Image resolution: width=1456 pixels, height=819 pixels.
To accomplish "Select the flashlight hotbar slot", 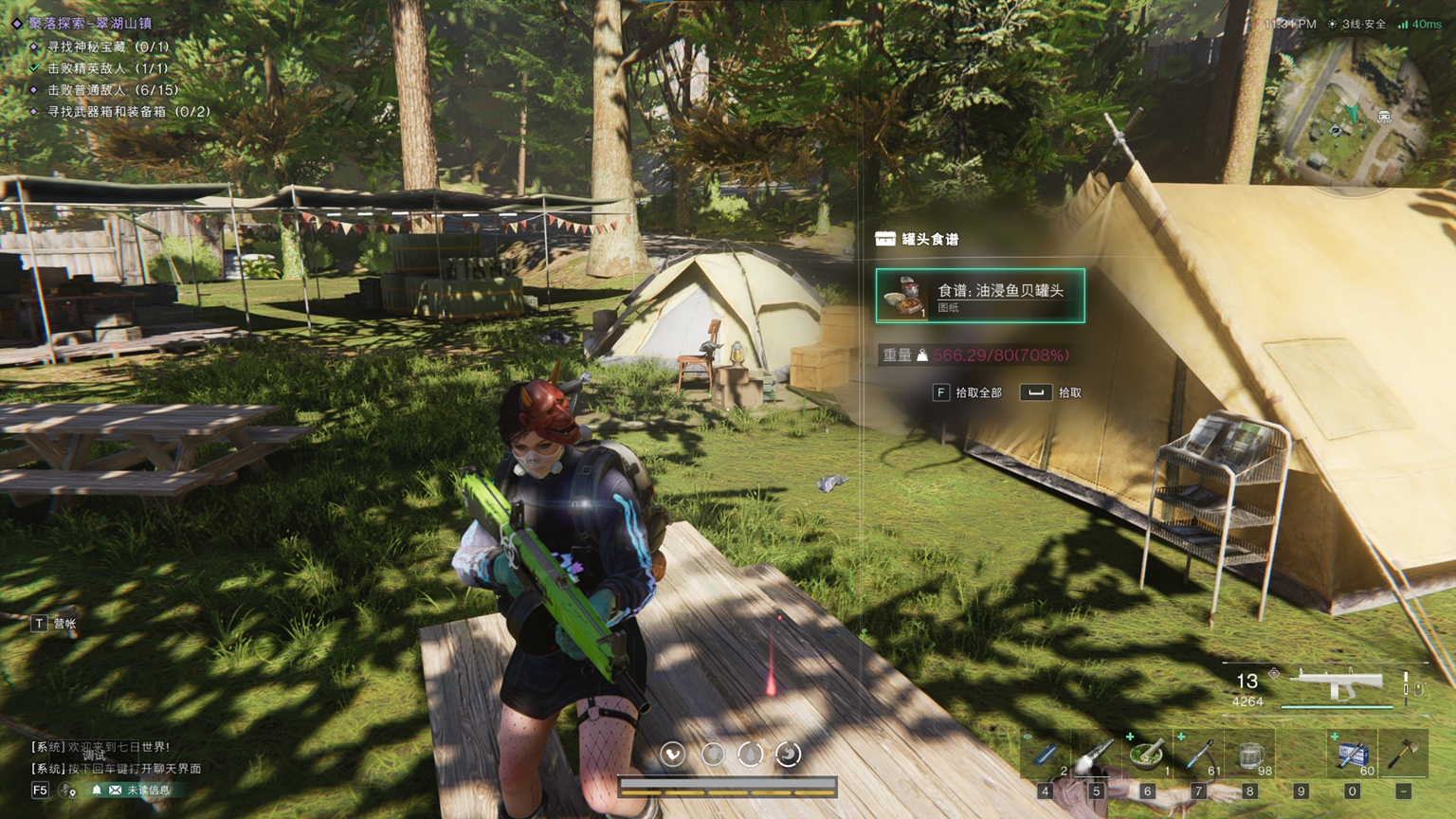I will pos(1096,756).
